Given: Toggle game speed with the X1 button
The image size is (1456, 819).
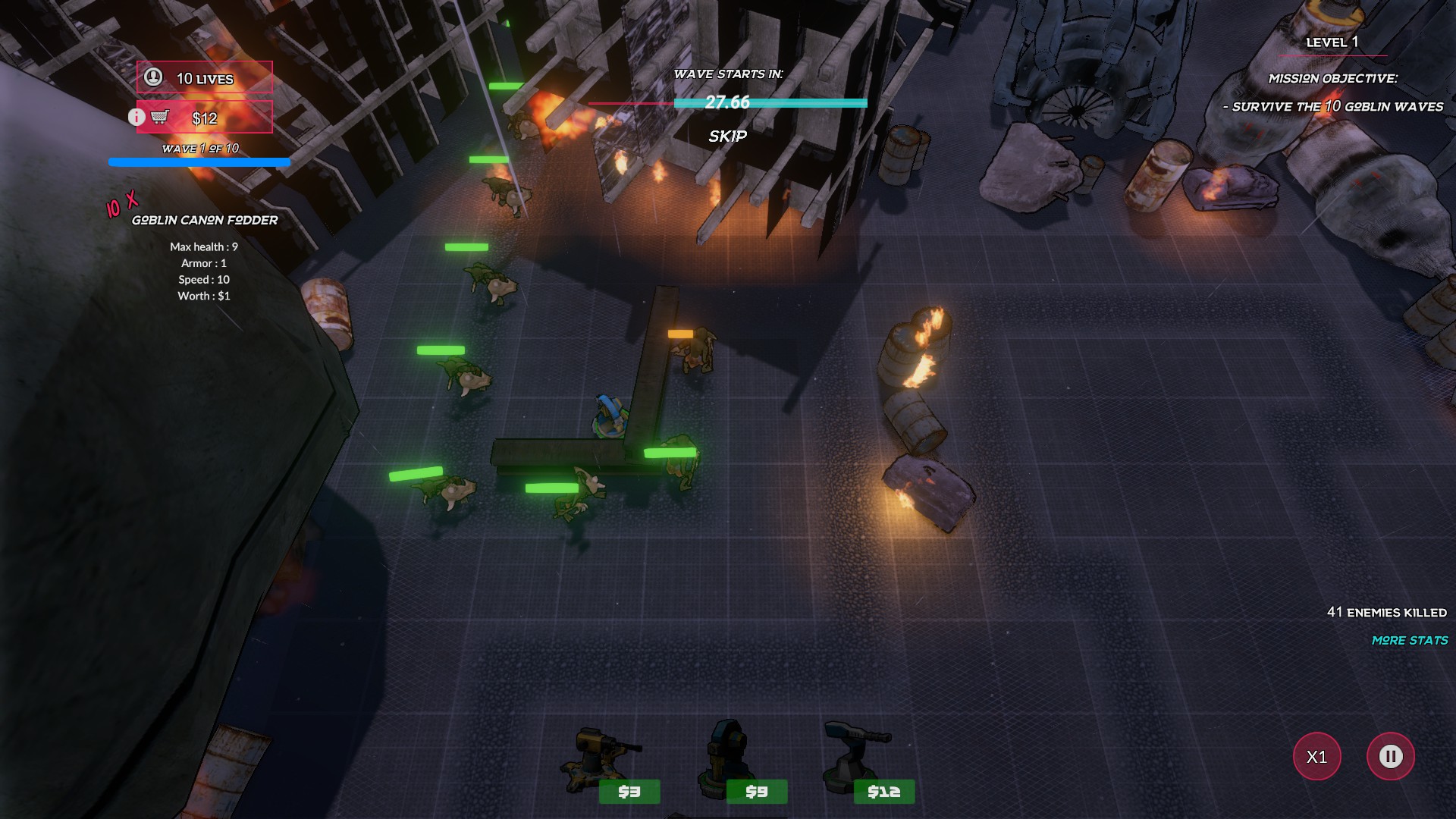Looking at the screenshot, I should [1317, 756].
